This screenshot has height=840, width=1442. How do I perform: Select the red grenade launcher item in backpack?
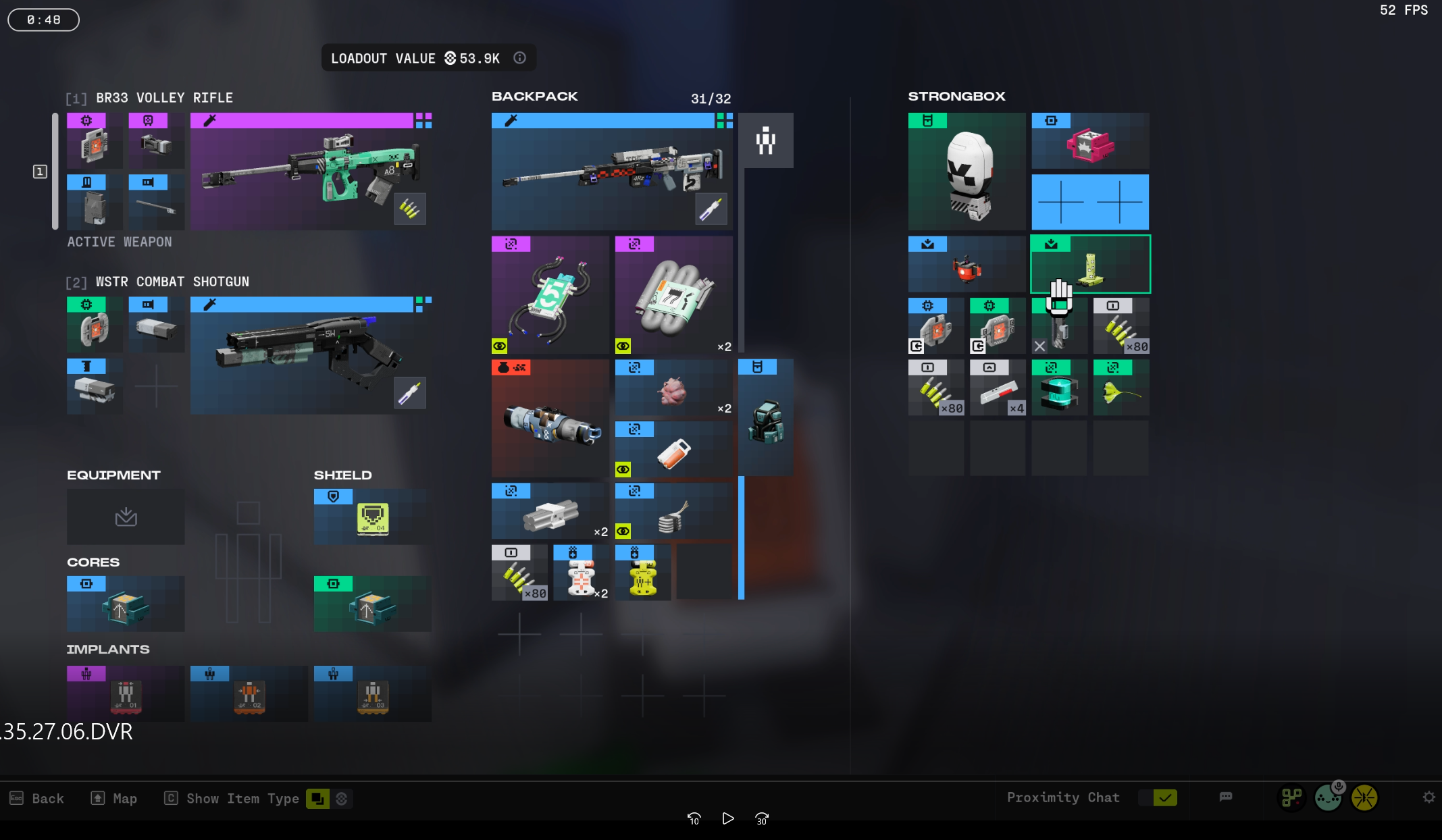tap(550, 419)
